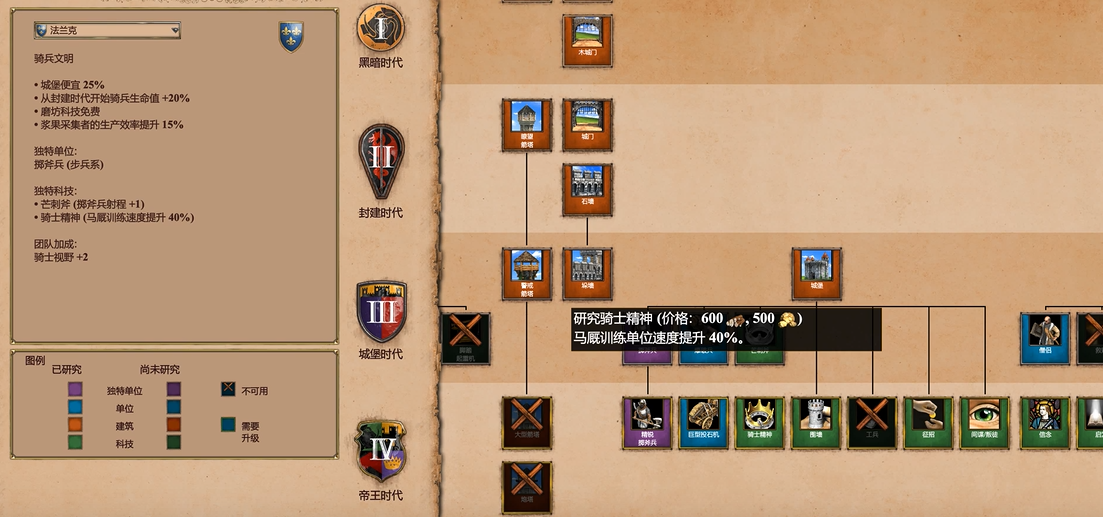The image size is (1103, 517).
Task: Select the 巨型投石机 trebuchet node
Action: 703,422
